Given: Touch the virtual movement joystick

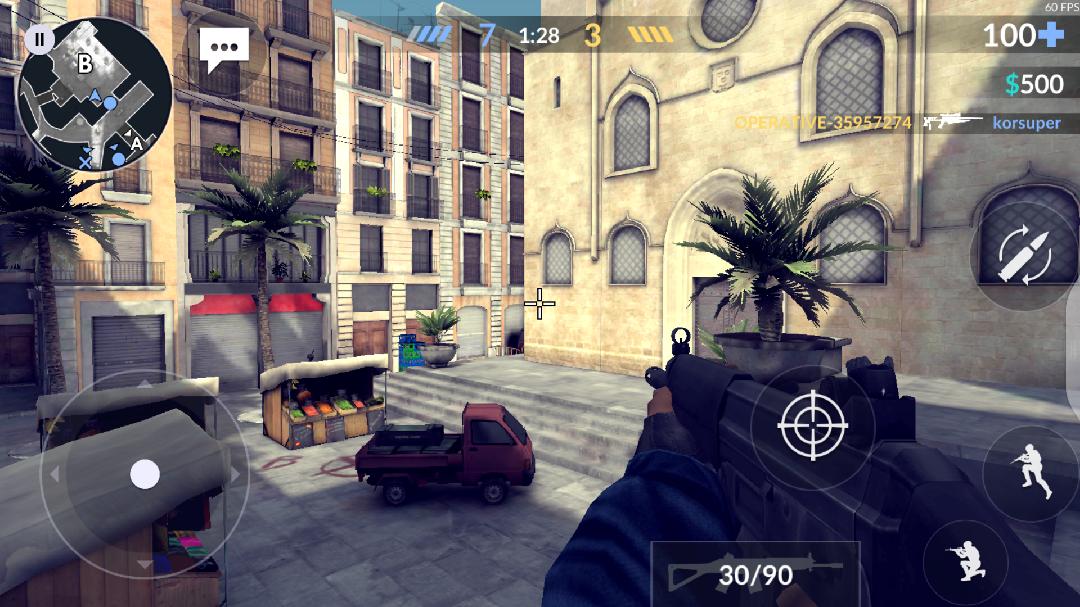Looking at the screenshot, I should (x=145, y=474).
